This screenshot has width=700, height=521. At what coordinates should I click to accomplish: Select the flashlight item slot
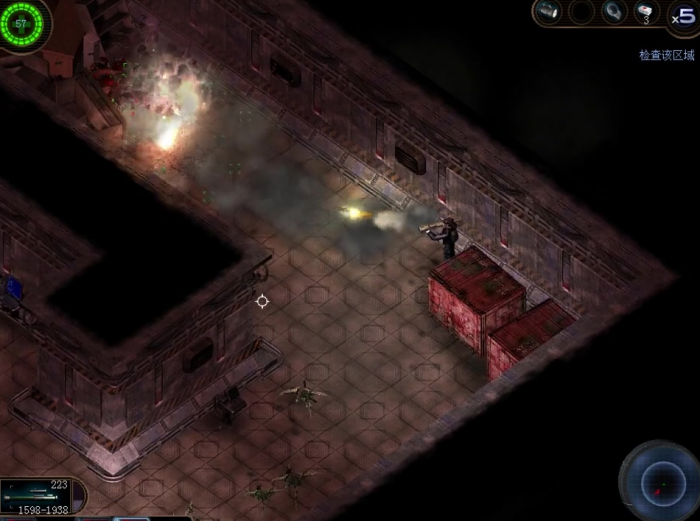tap(547, 12)
